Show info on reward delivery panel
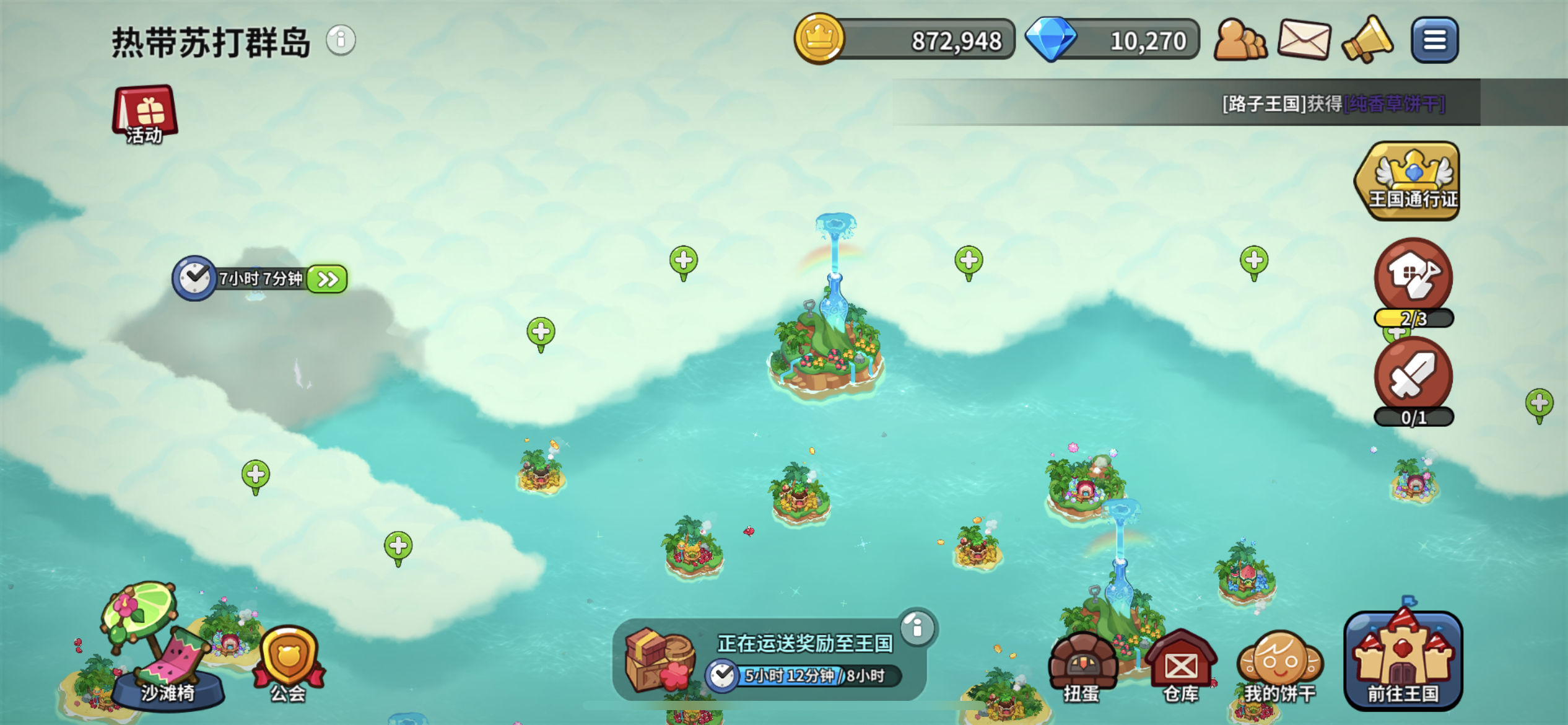Viewport: 1568px width, 725px height. (917, 628)
